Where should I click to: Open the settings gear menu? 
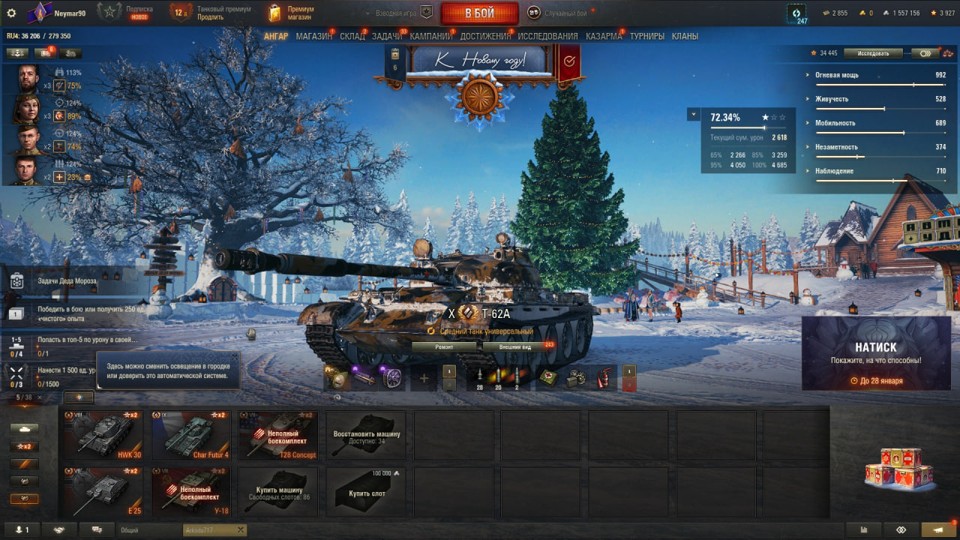click(x=12, y=13)
